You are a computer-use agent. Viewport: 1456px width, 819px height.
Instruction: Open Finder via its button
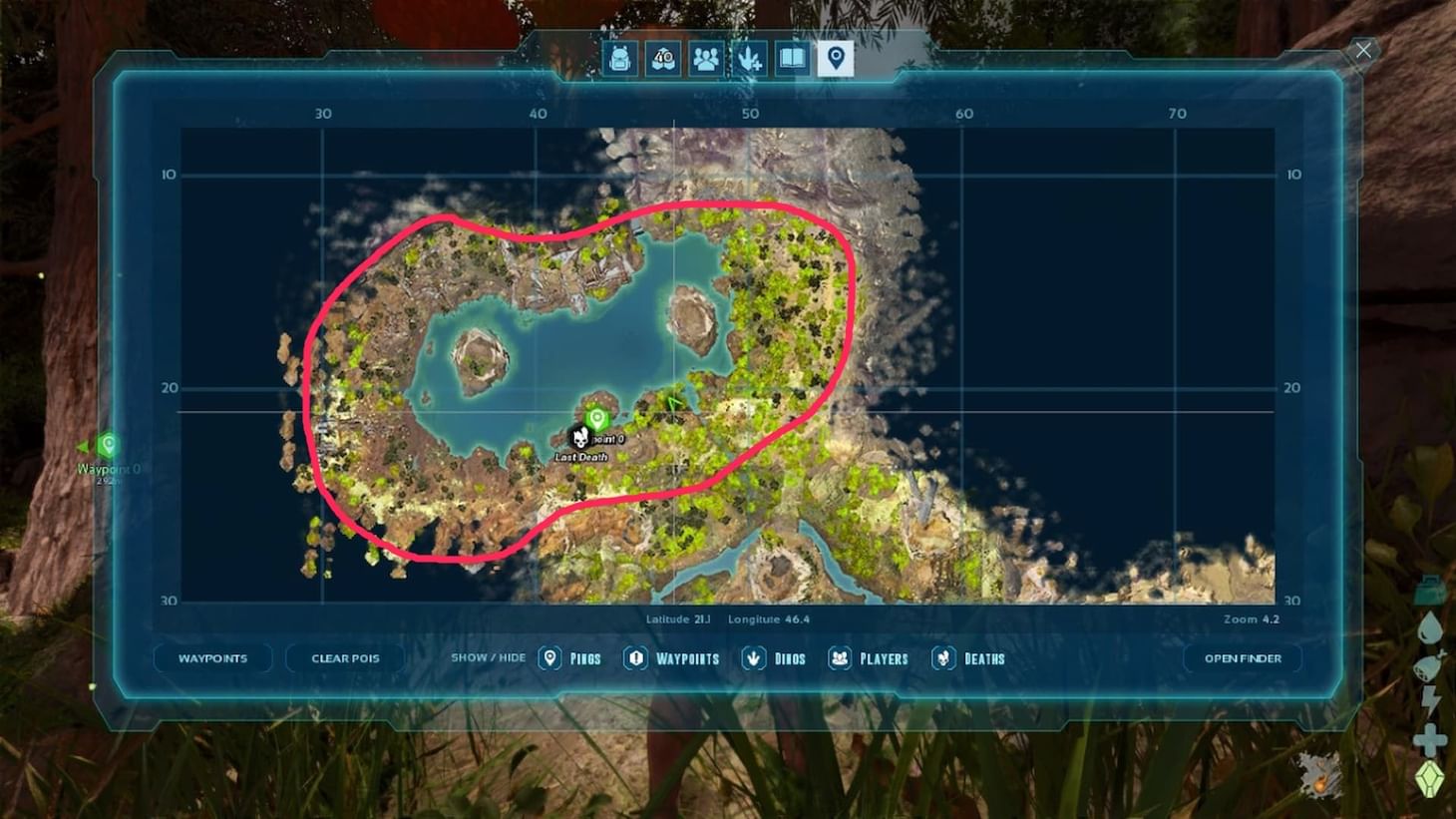click(x=1242, y=658)
